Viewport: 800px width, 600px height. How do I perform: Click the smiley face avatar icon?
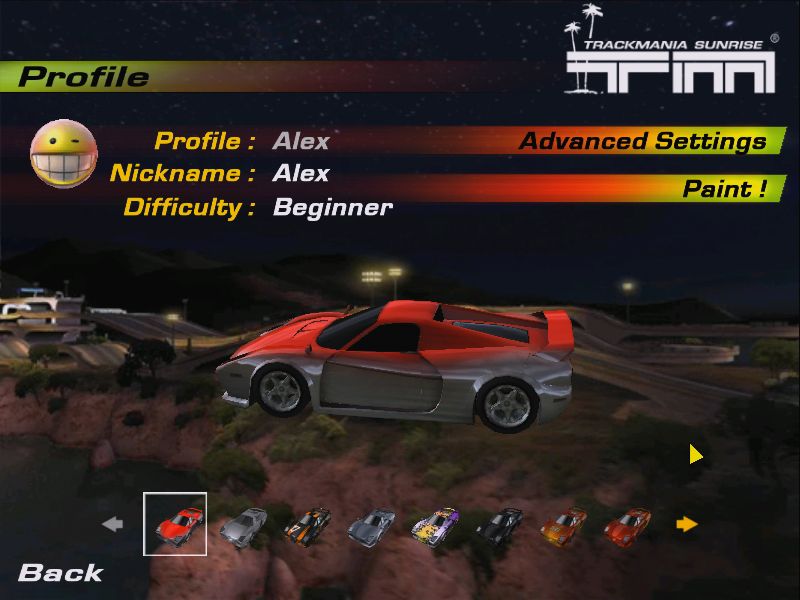64,153
